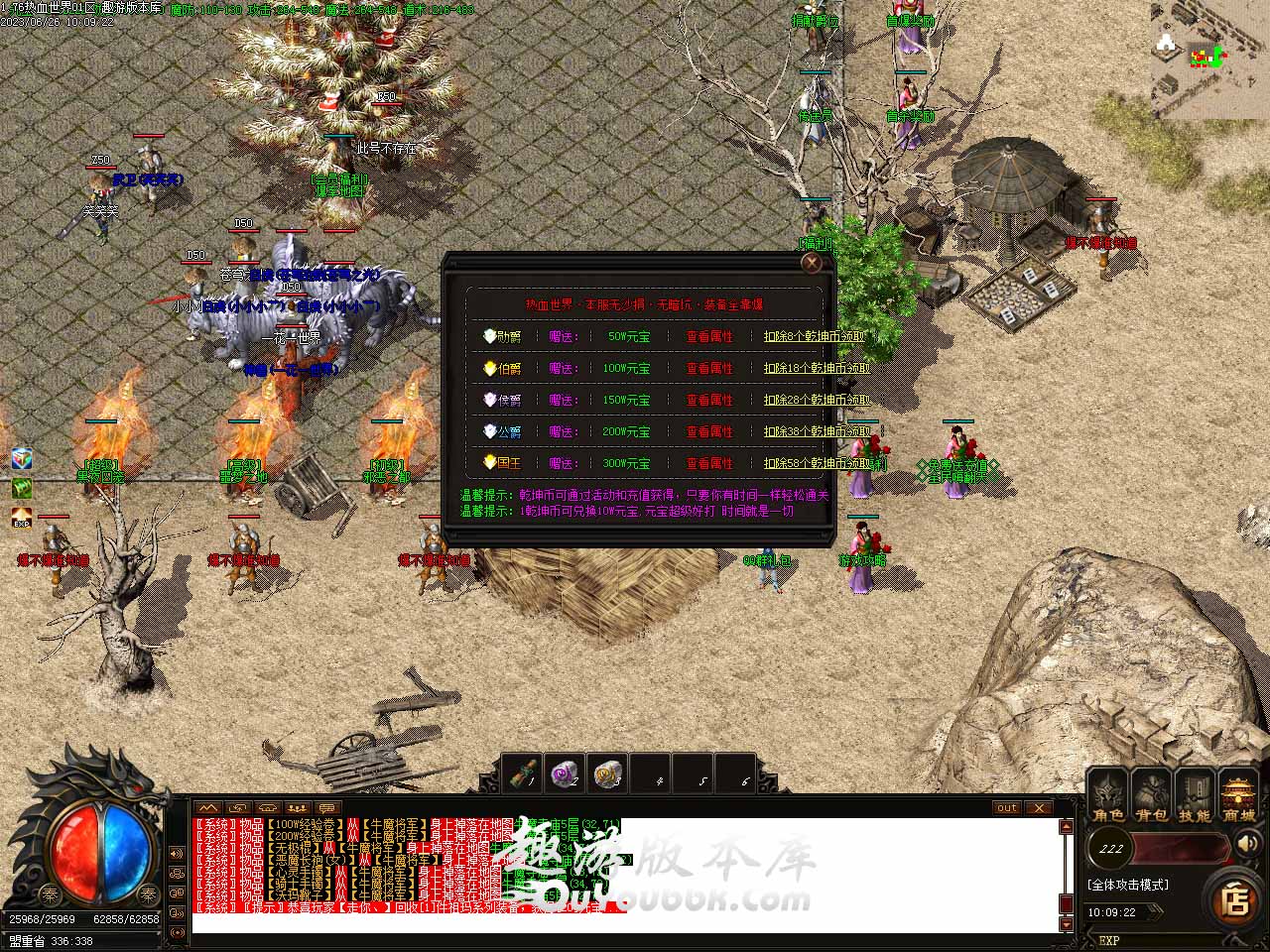Open the 背包 backpack
This screenshot has width=1270, height=952.
click(1151, 797)
